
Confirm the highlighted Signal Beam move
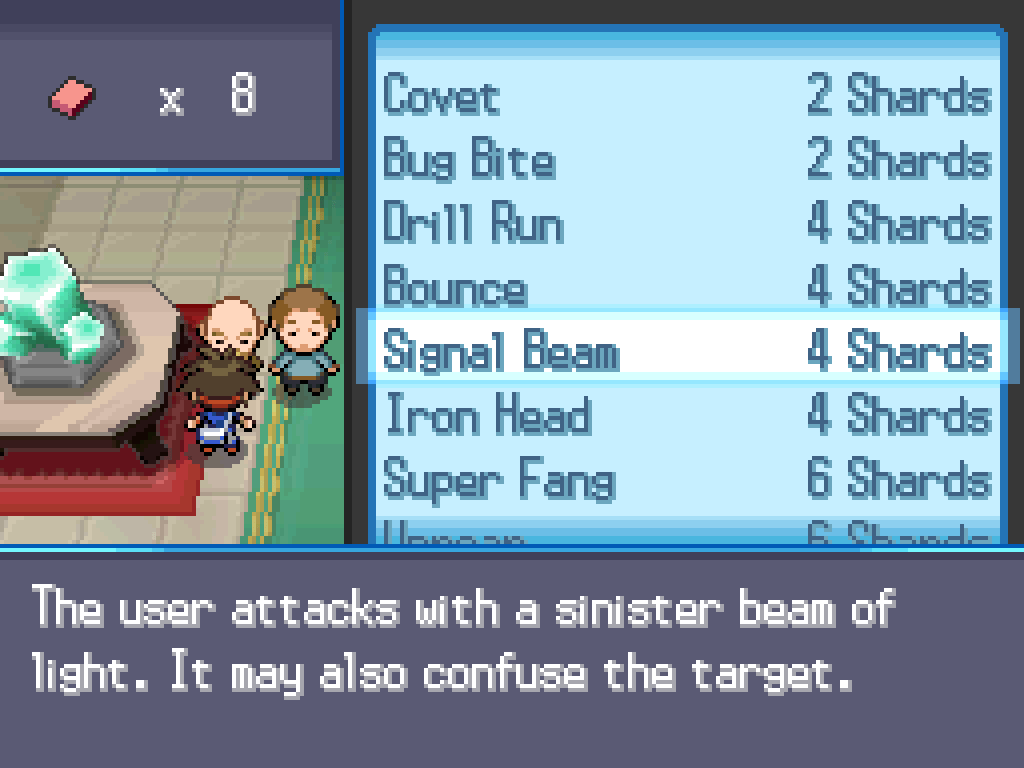(686, 352)
